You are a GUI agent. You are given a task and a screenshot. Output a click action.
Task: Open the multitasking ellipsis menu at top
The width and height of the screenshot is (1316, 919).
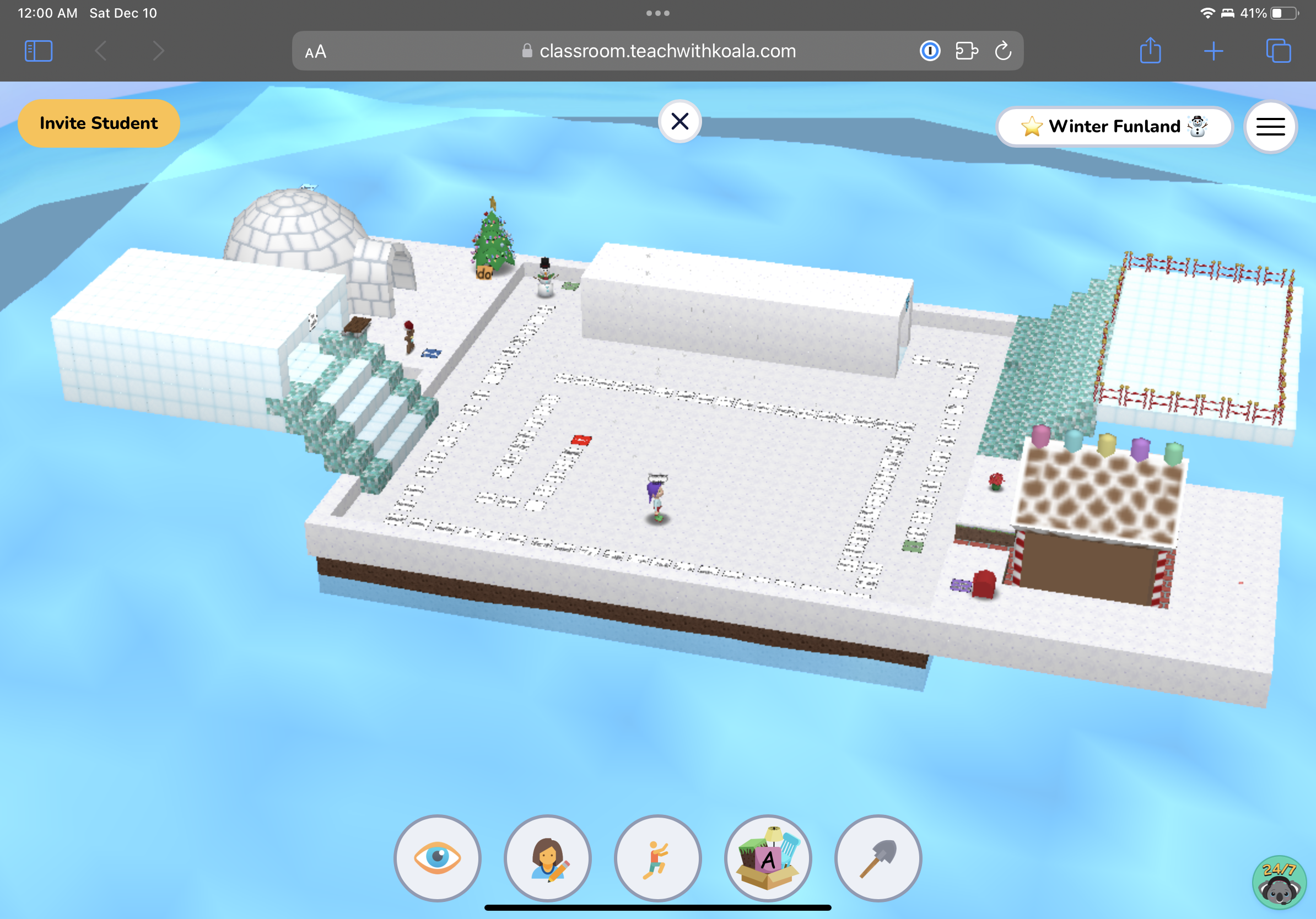click(x=657, y=12)
